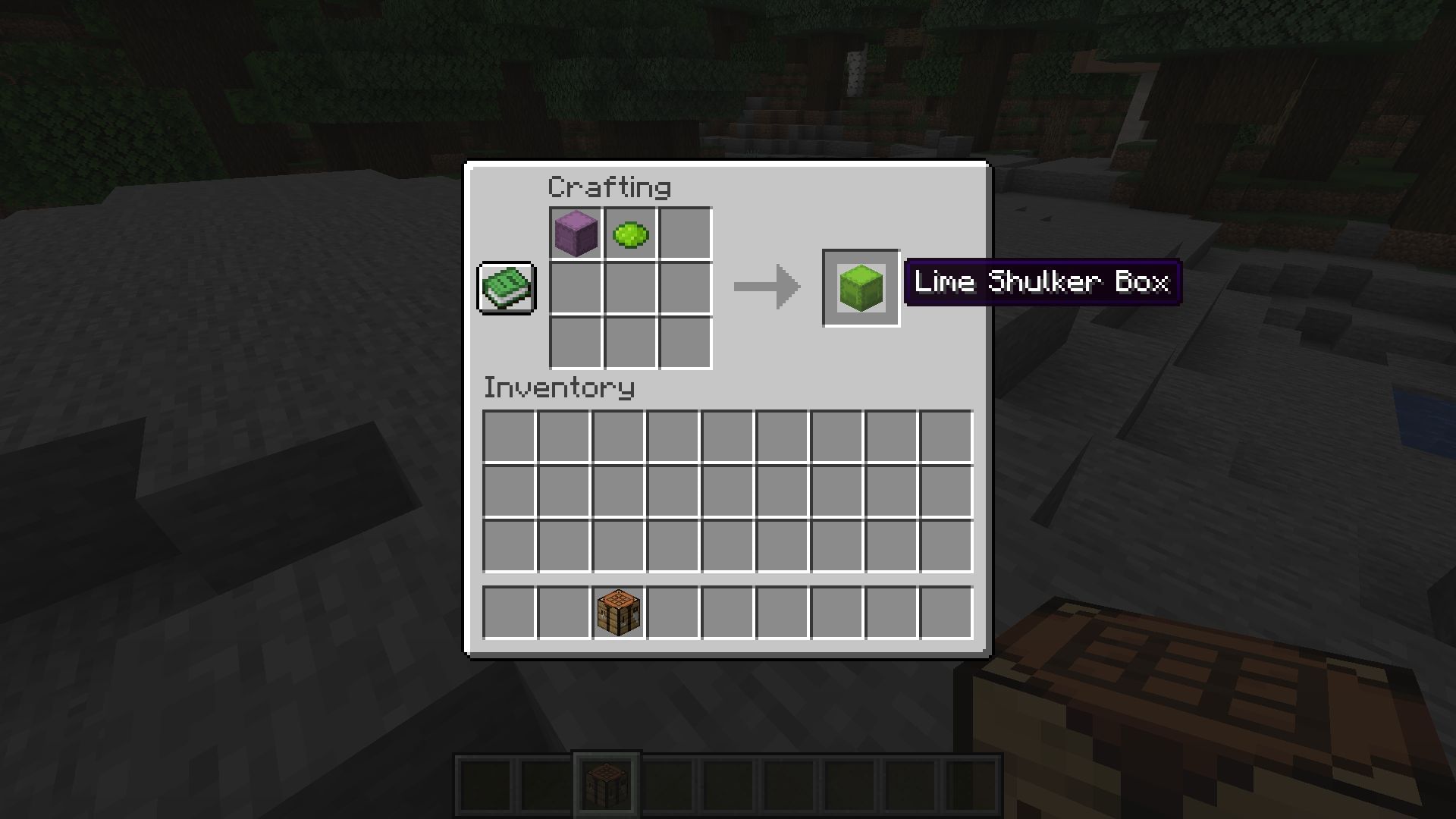Click the Inventory heading text
The width and height of the screenshot is (1456, 819).
(x=559, y=388)
